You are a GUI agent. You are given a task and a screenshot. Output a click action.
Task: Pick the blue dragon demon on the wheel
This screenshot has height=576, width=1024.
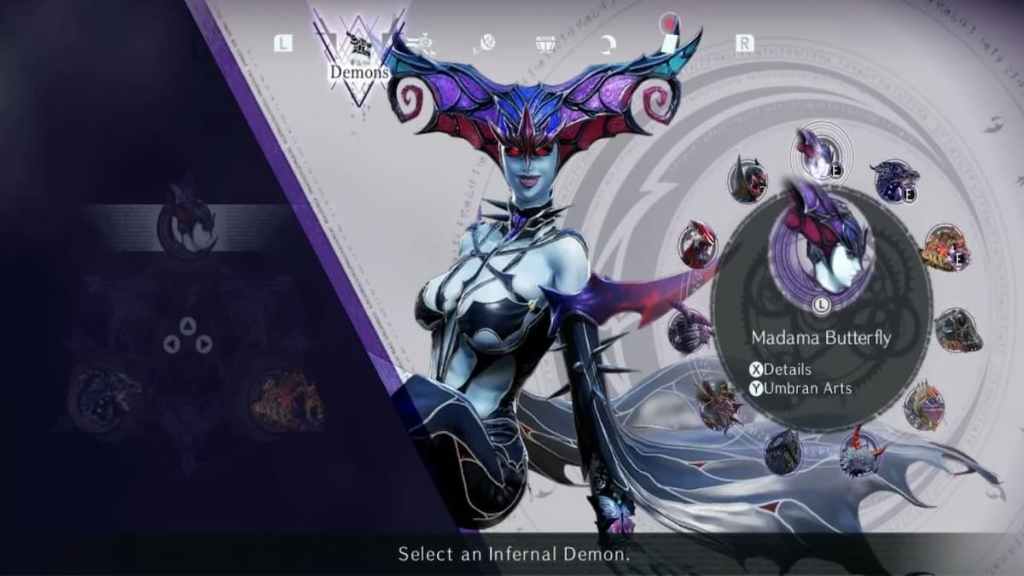click(893, 180)
